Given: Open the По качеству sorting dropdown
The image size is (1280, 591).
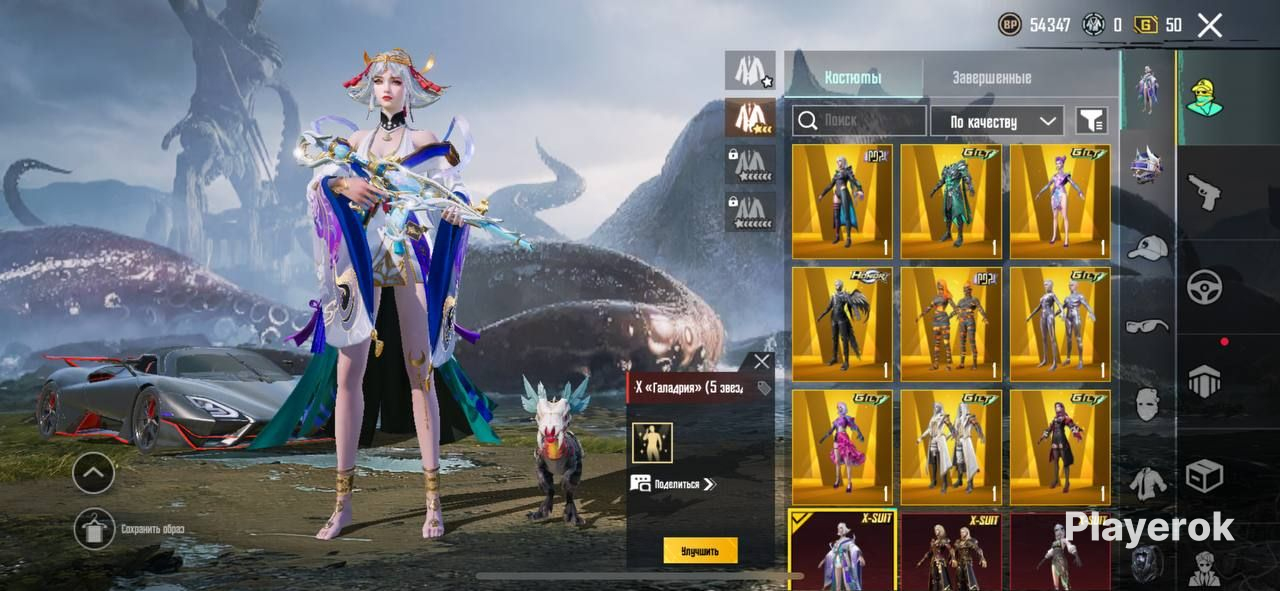Looking at the screenshot, I should click(996, 121).
